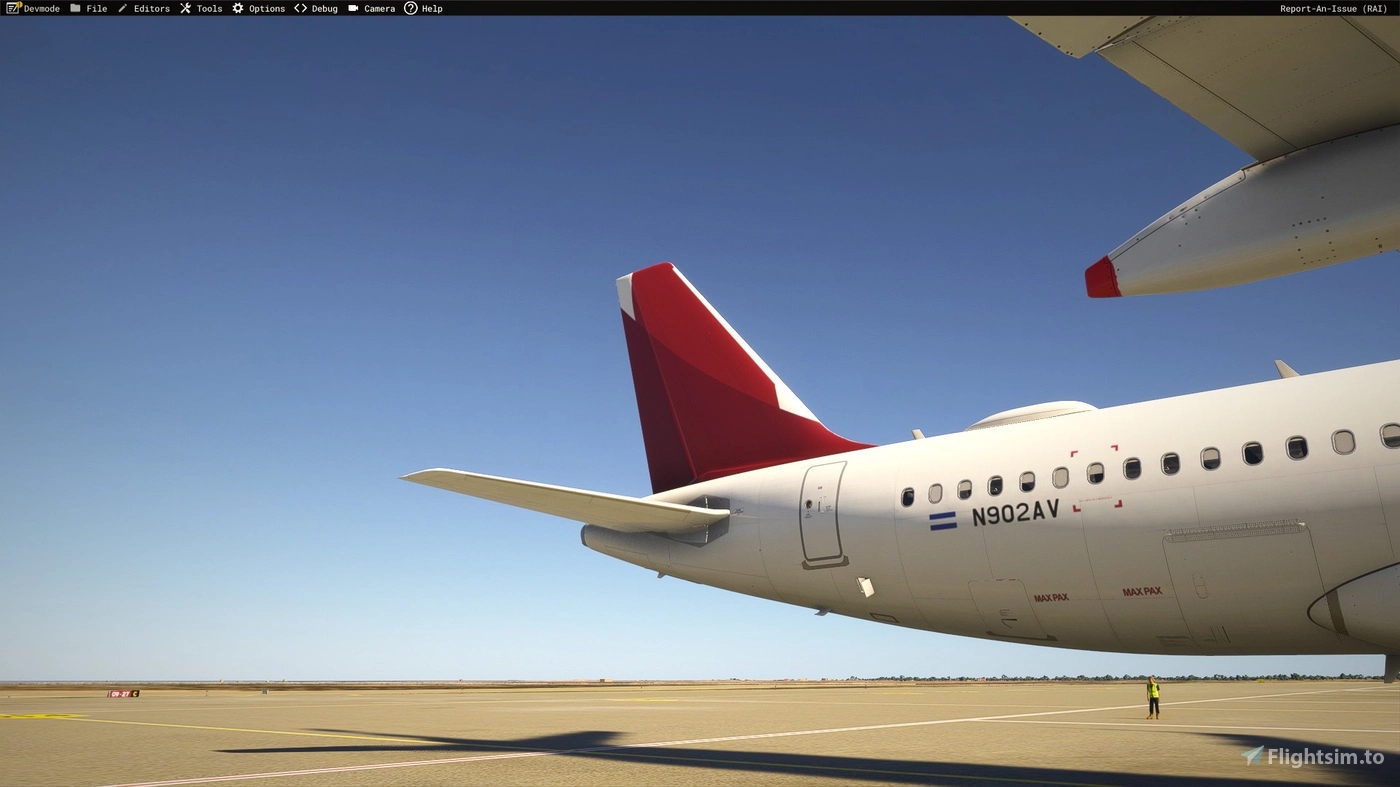Click the Flightsim.to paper plane logo
1400x787 pixels.
1254,757
